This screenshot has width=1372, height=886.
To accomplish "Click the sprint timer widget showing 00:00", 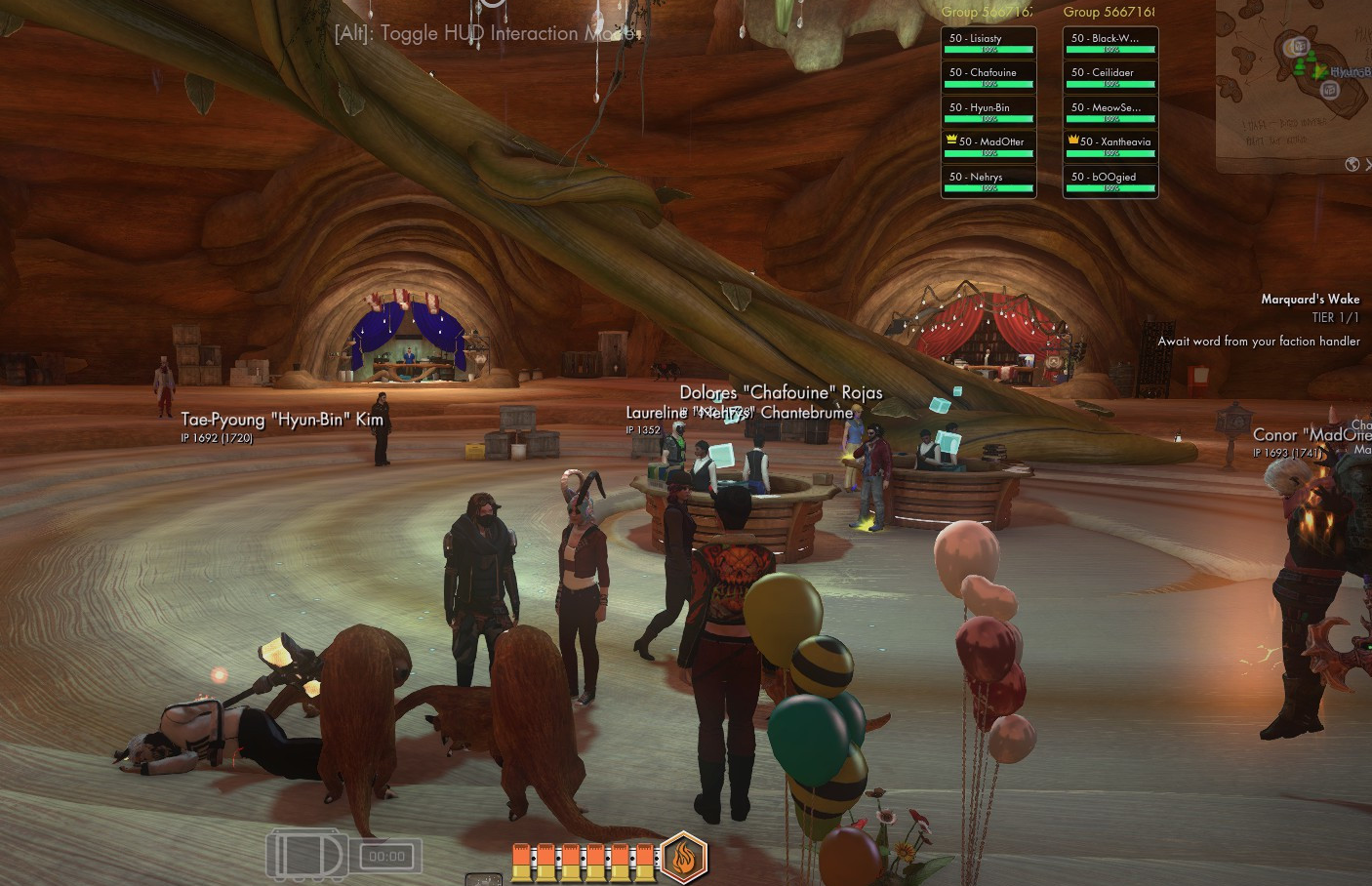I will point(386,857).
